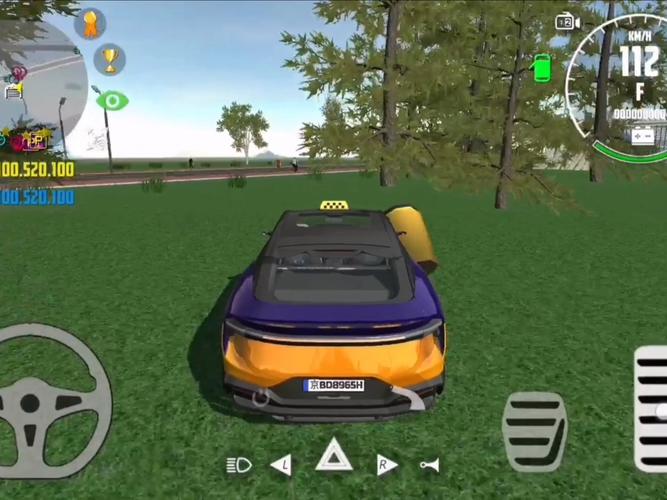Open the gold trophy achievements icon
The height and width of the screenshot is (500, 667).
click(109, 59)
